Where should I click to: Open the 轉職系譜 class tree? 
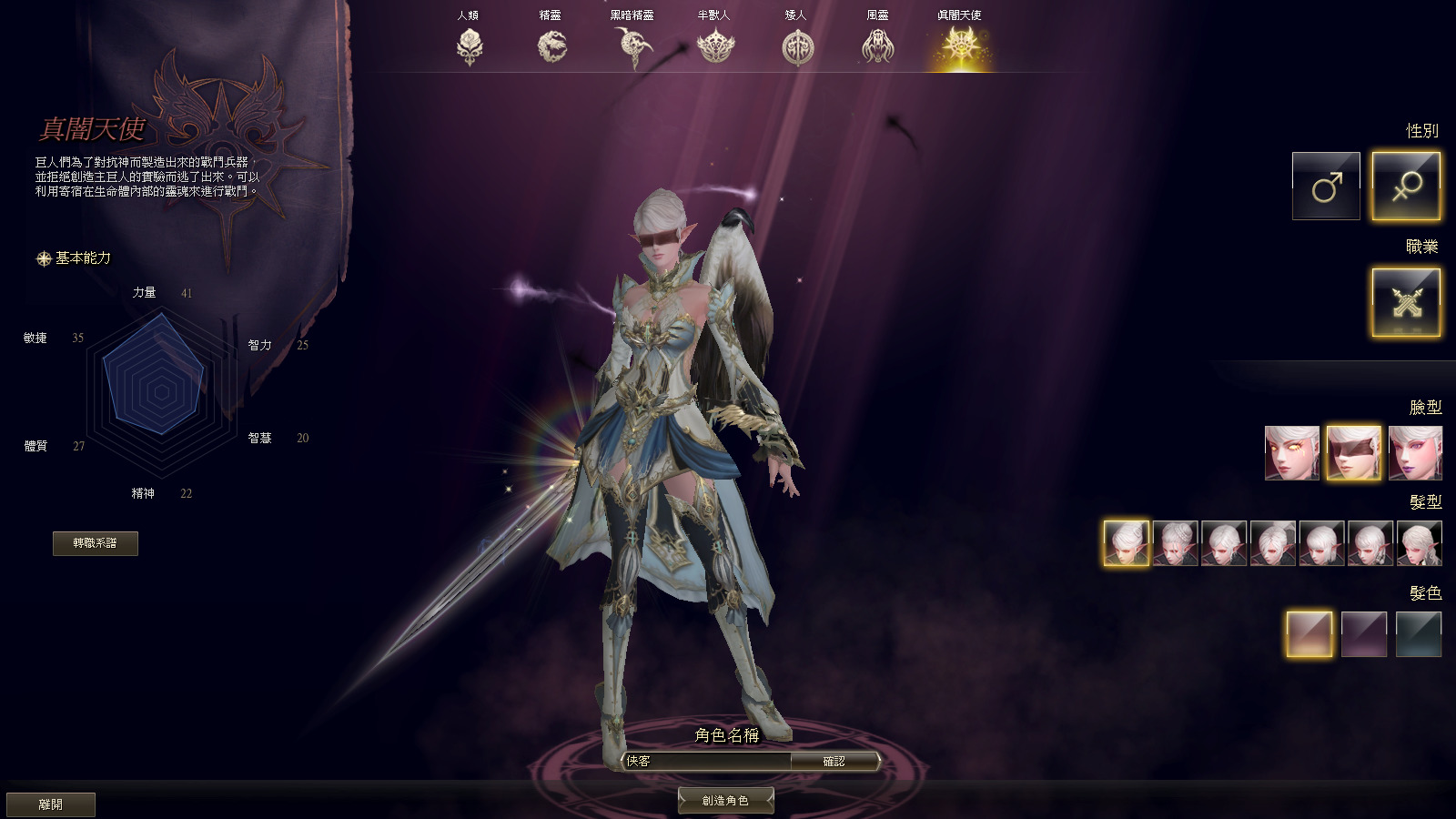pyautogui.click(x=97, y=543)
